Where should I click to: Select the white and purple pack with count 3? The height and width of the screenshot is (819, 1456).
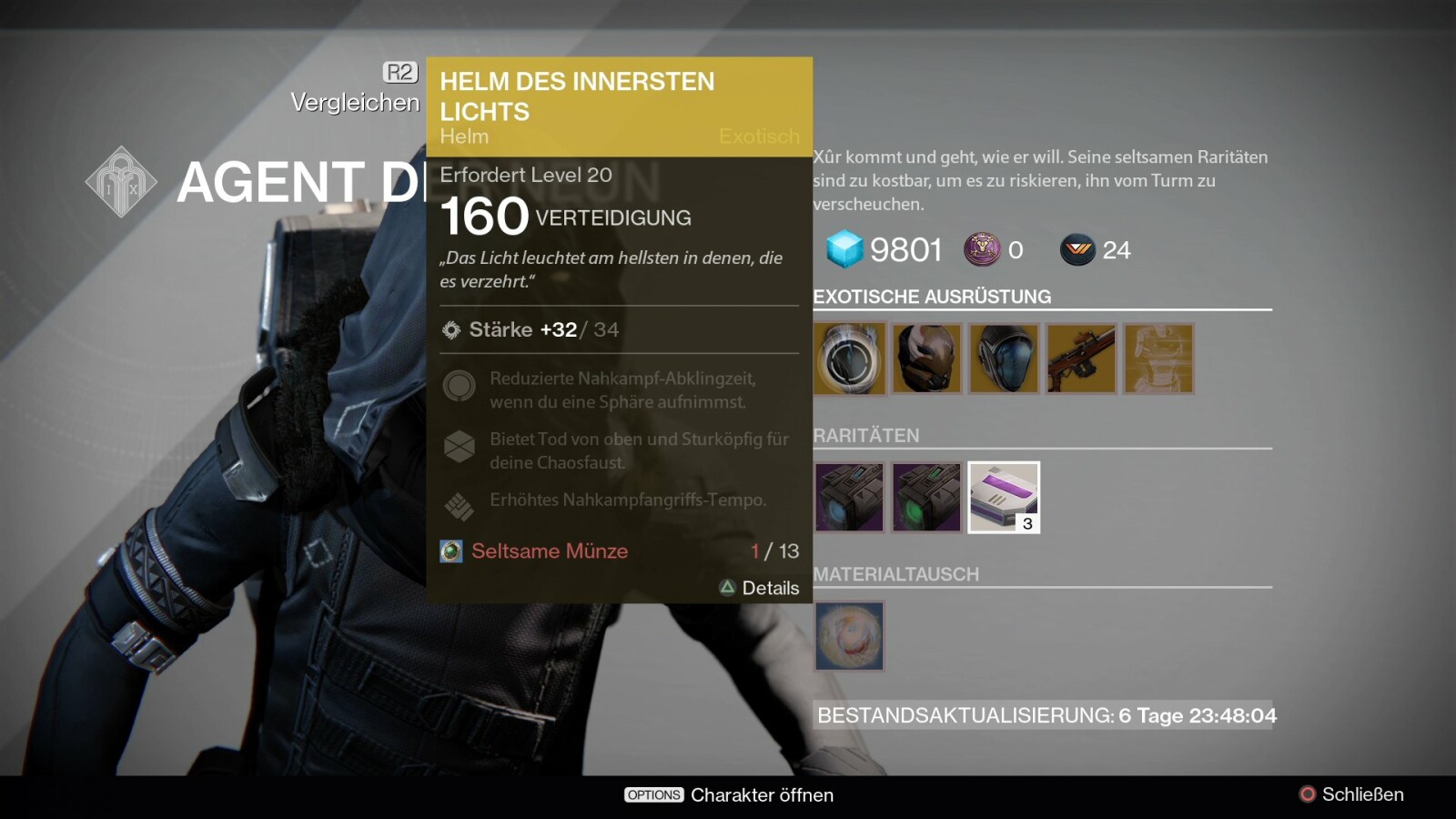[1004, 497]
